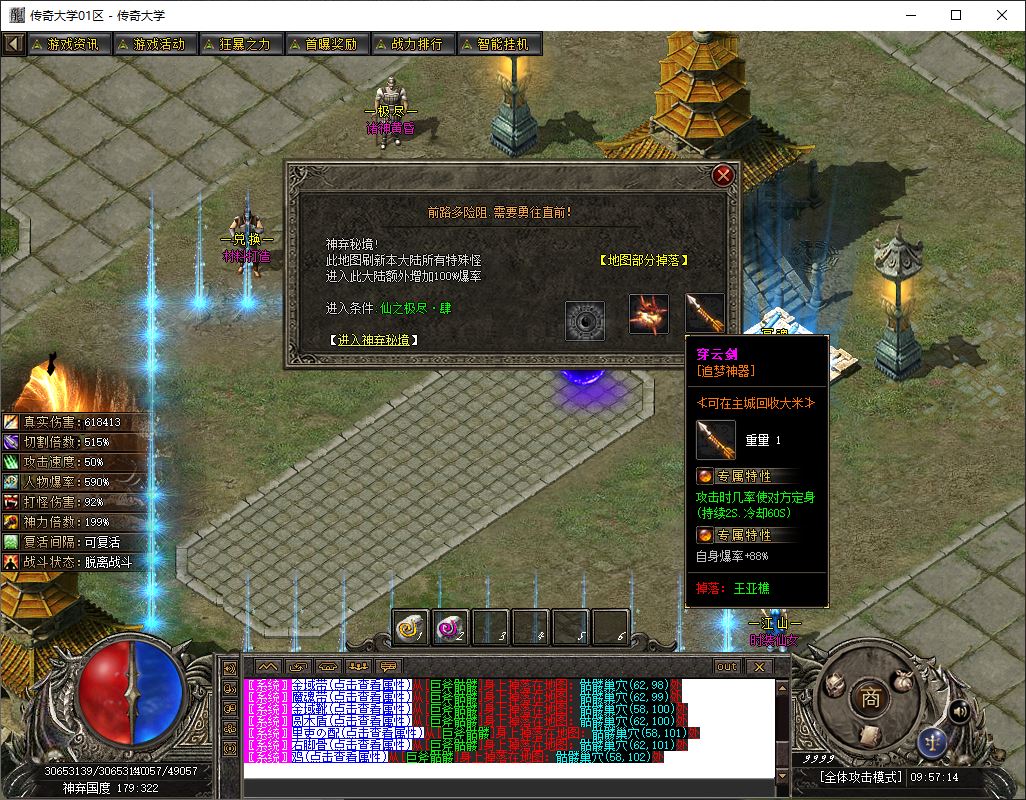
Task: Select the fiery orange drop item icon
Action: 648,313
